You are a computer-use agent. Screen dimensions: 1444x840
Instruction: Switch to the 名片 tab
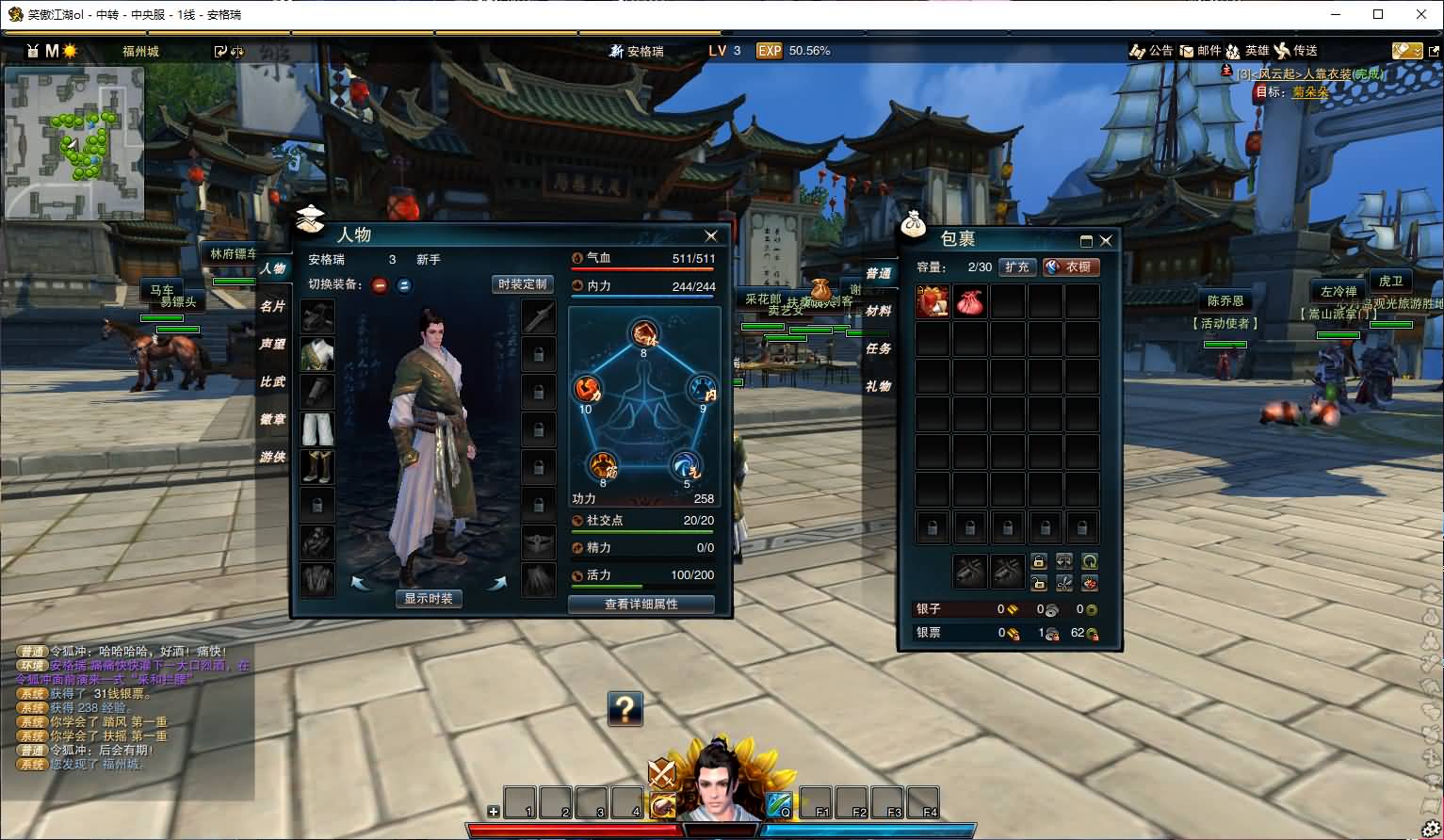272,306
